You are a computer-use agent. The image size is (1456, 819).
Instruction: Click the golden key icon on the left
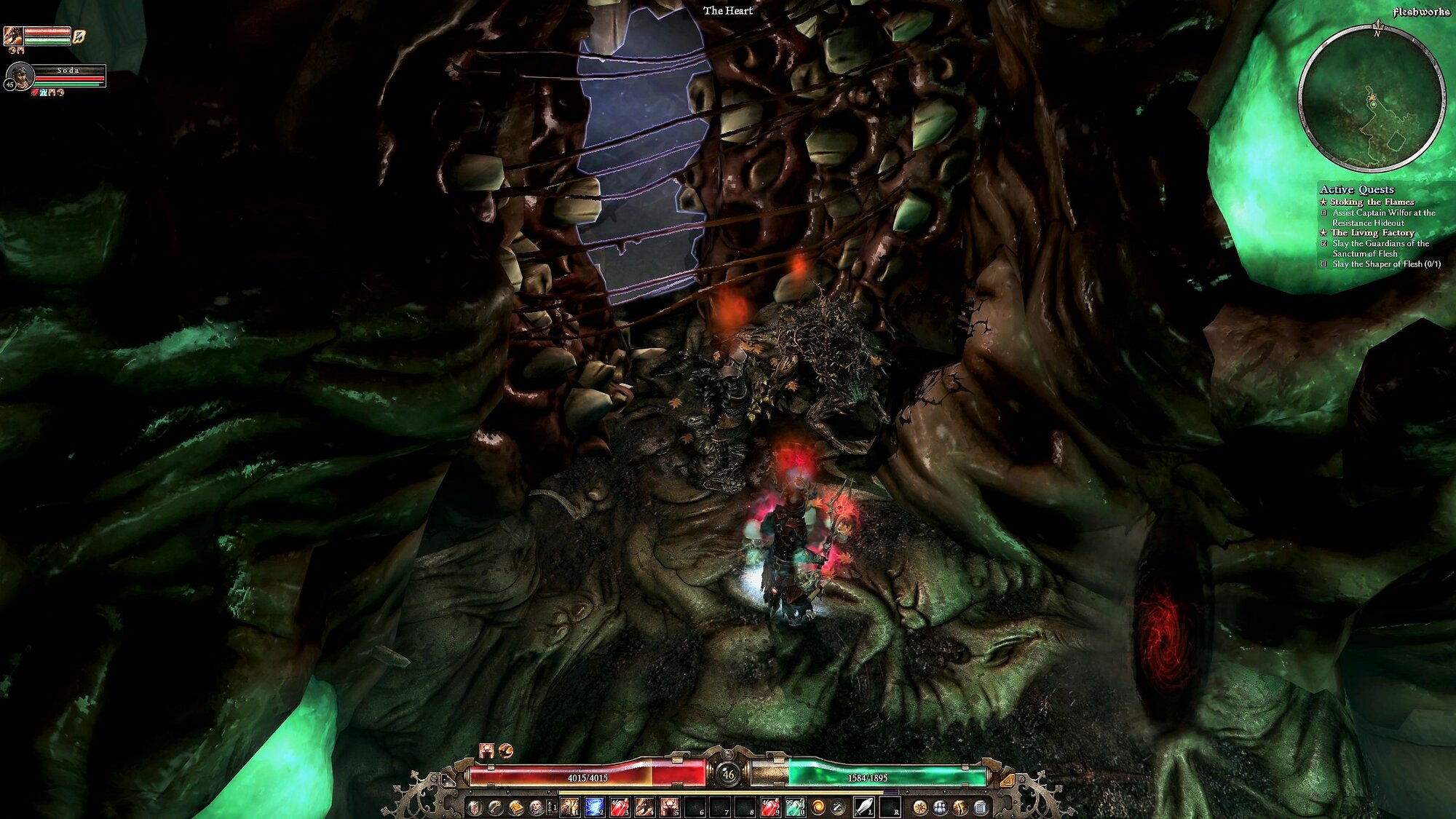click(x=495, y=807)
